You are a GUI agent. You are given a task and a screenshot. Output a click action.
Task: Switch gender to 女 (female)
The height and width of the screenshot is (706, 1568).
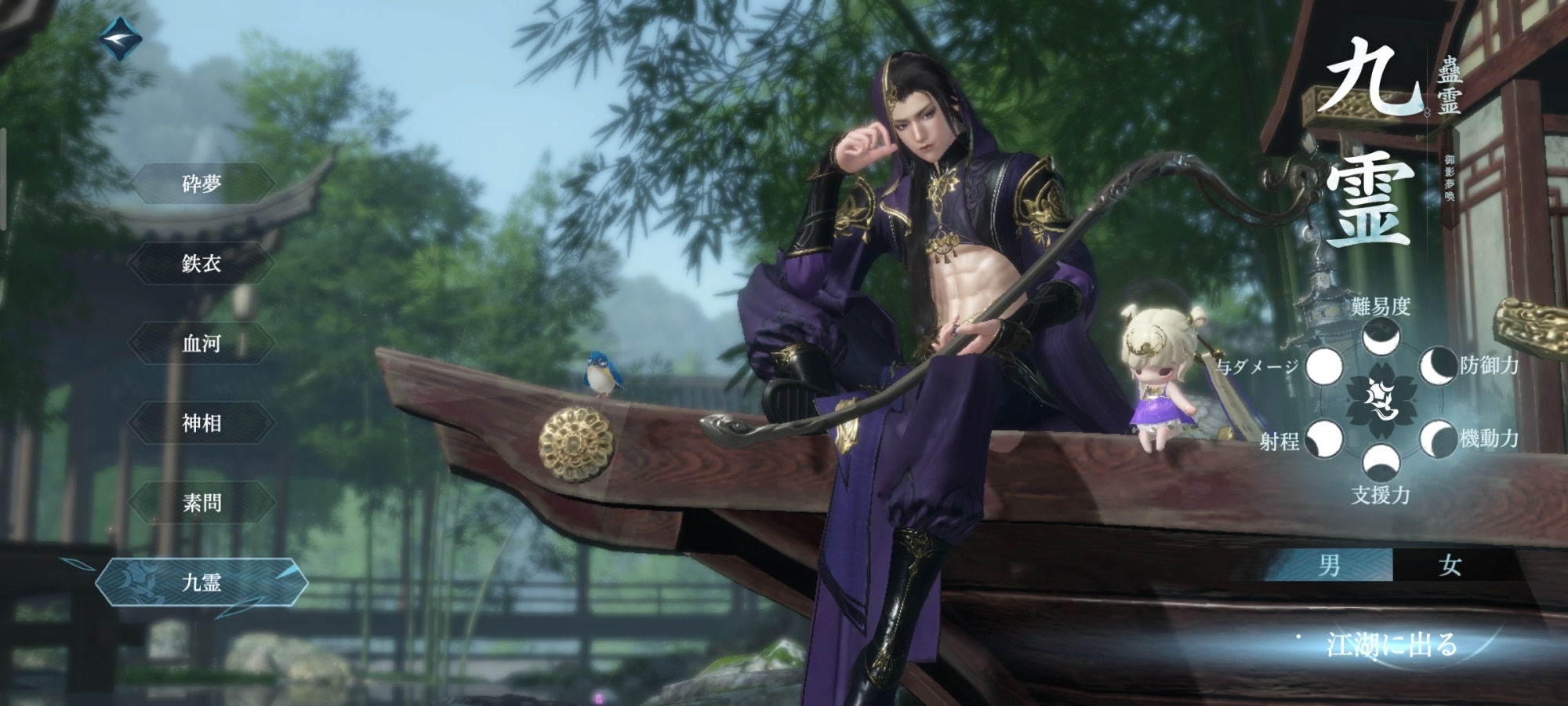tap(1450, 565)
